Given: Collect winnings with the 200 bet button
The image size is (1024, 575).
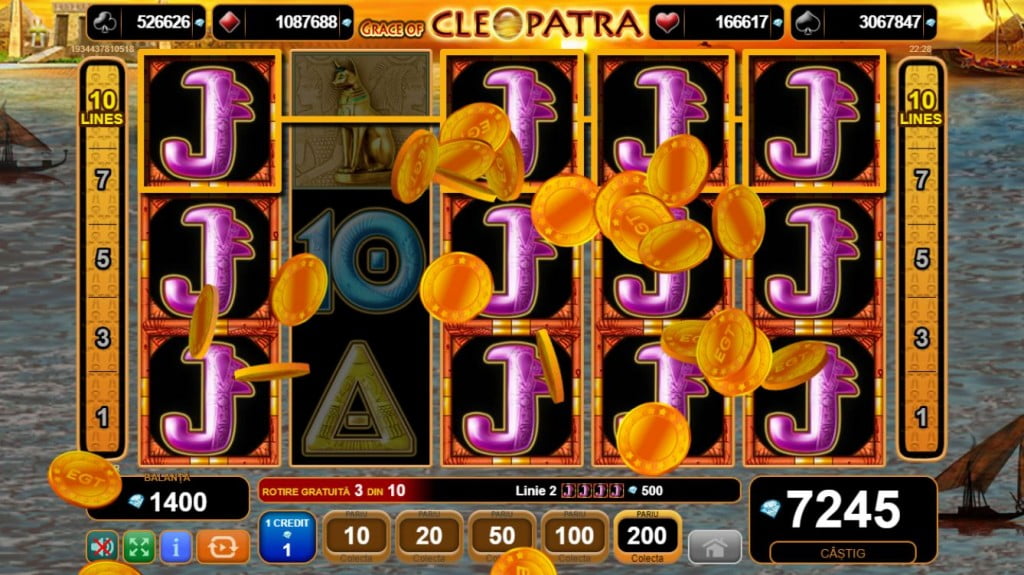Looking at the screenshot, I should click(647, 538).
